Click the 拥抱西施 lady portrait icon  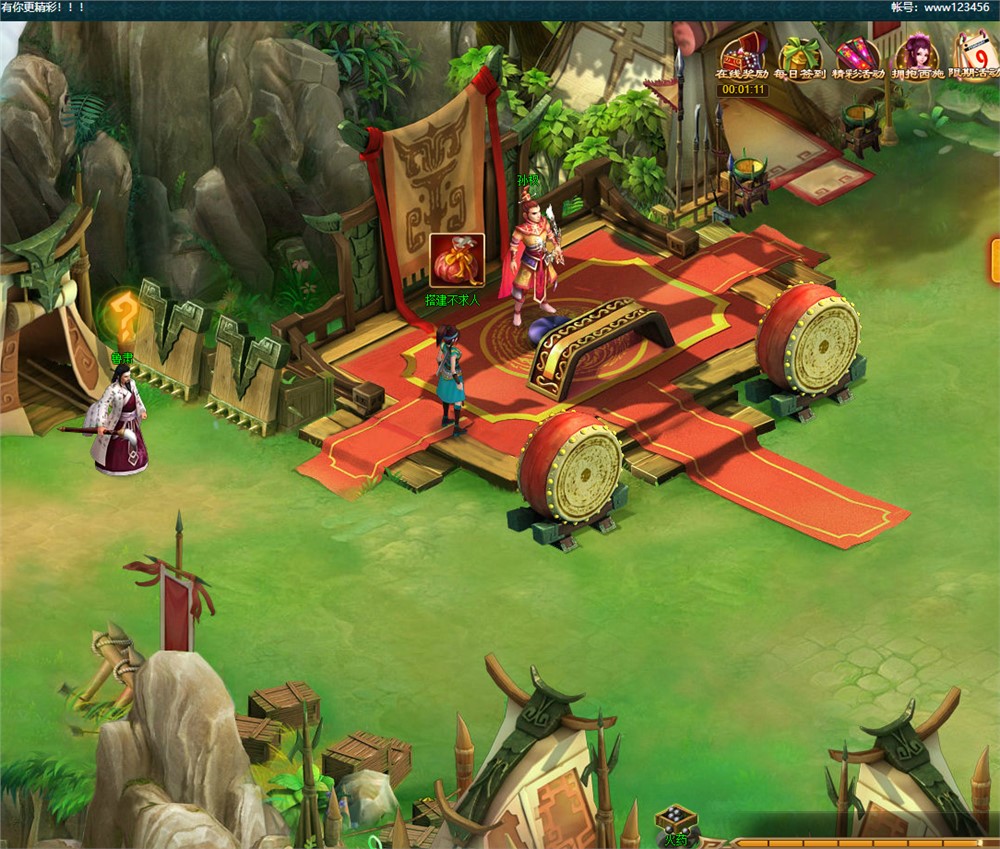[916, 54]
